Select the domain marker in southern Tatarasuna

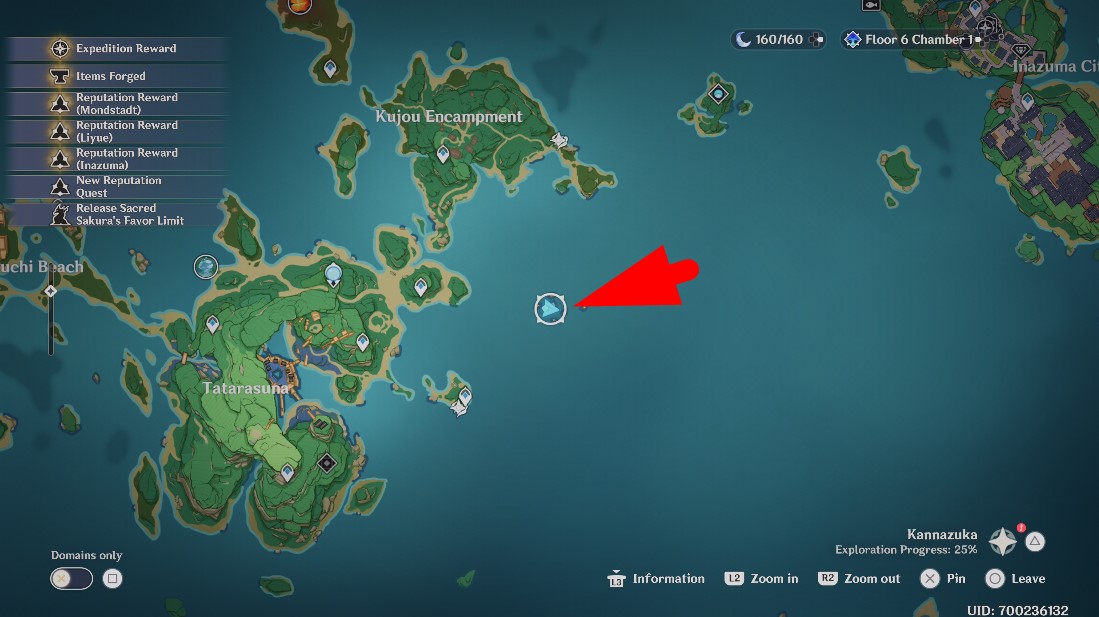pyautogui.click(x=327, y=464)
